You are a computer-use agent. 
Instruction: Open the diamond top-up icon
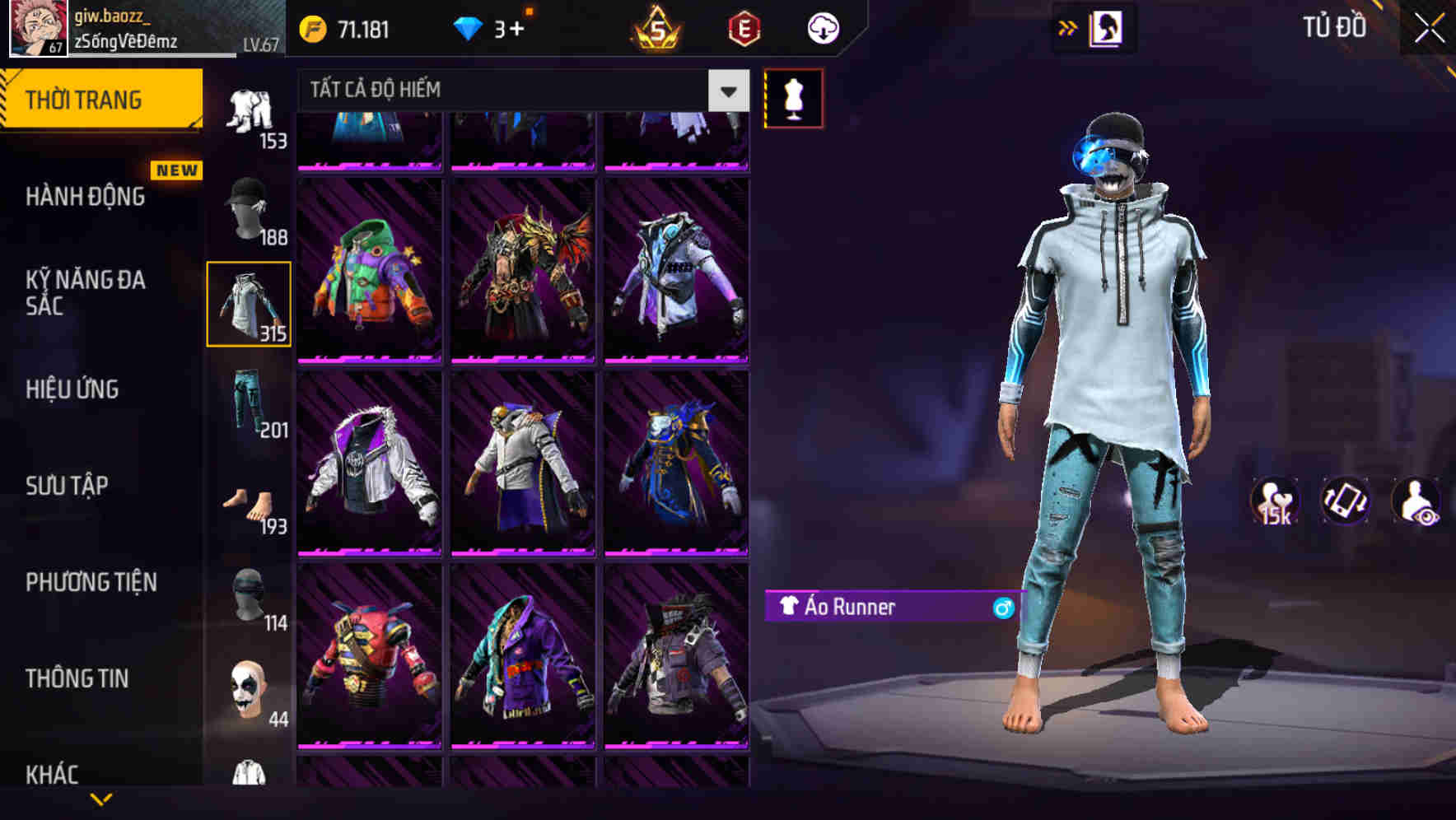(x=467, y=27)
